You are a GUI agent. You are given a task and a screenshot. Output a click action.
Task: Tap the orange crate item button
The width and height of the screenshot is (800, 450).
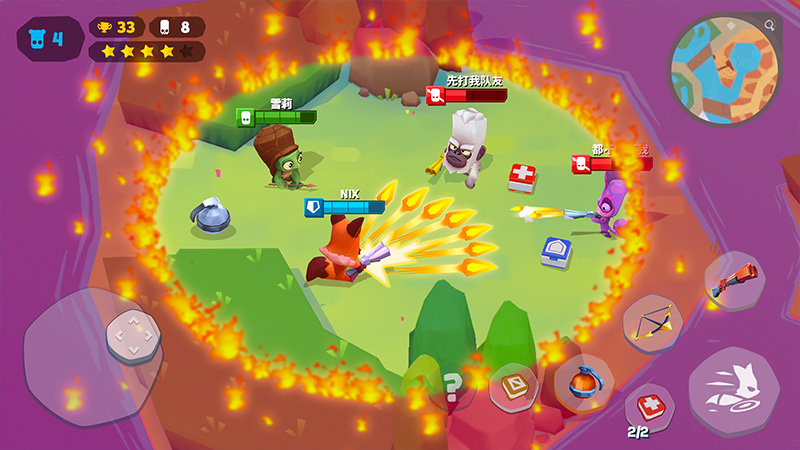tap(514, 386)
